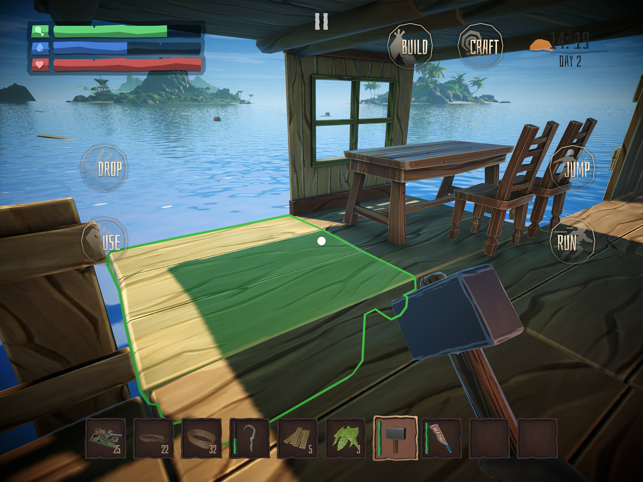Viewport: 643px width, 482px height.
Task: Tap the Use button
Action: 110,241
